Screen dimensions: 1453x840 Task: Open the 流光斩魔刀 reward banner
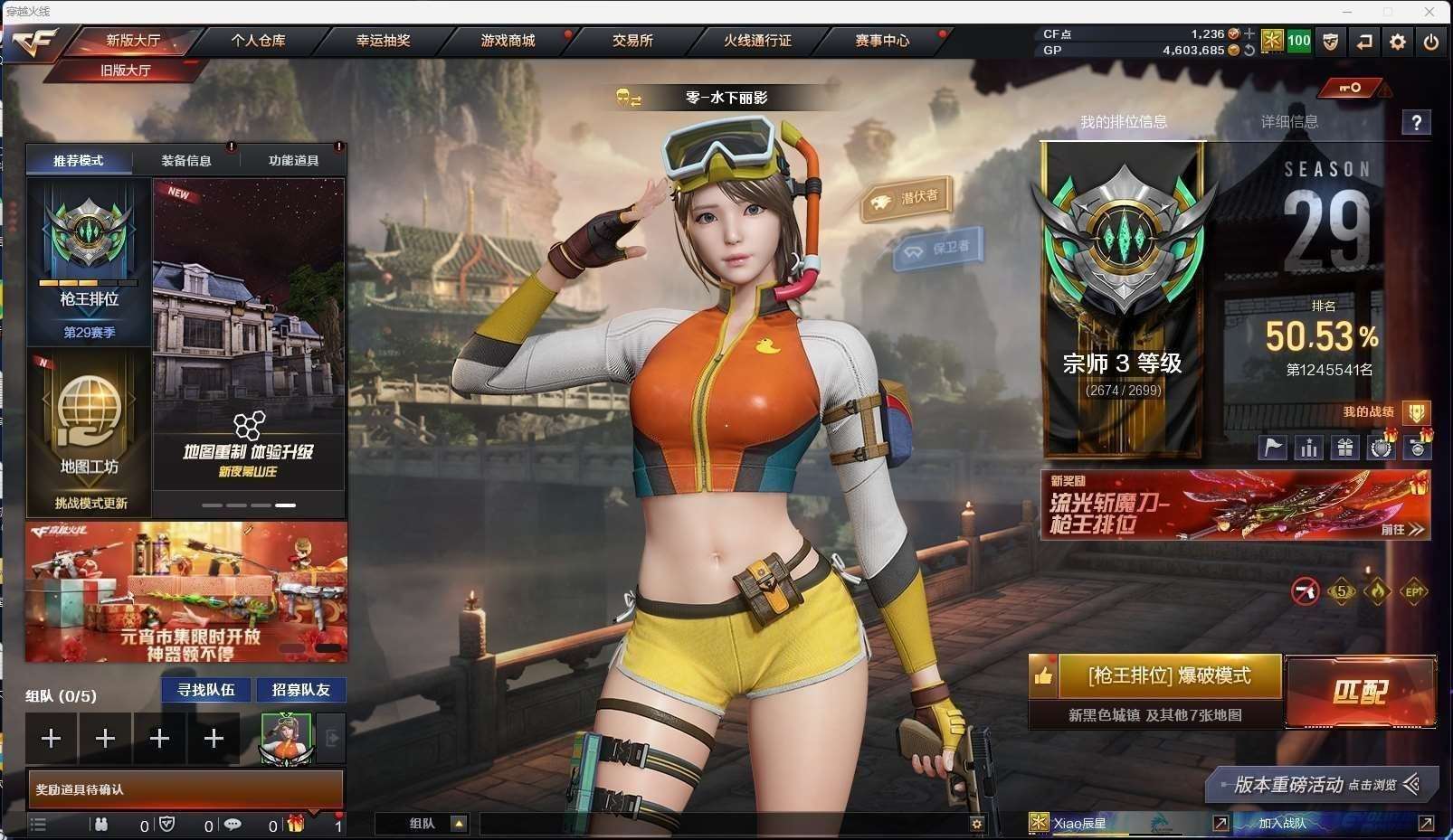[1235, 505]
